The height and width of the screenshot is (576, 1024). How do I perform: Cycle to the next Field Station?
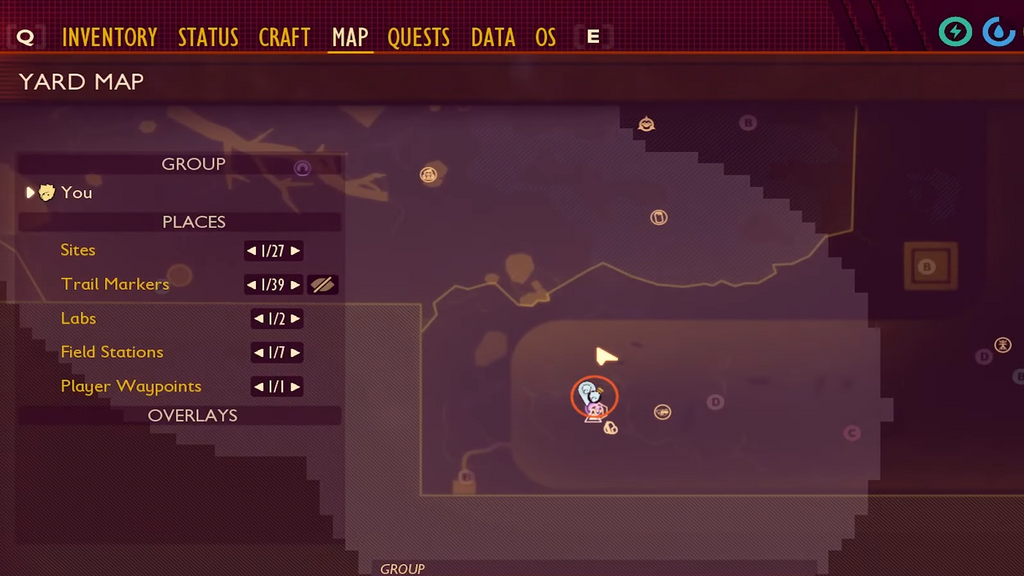[x=296, y=353]
